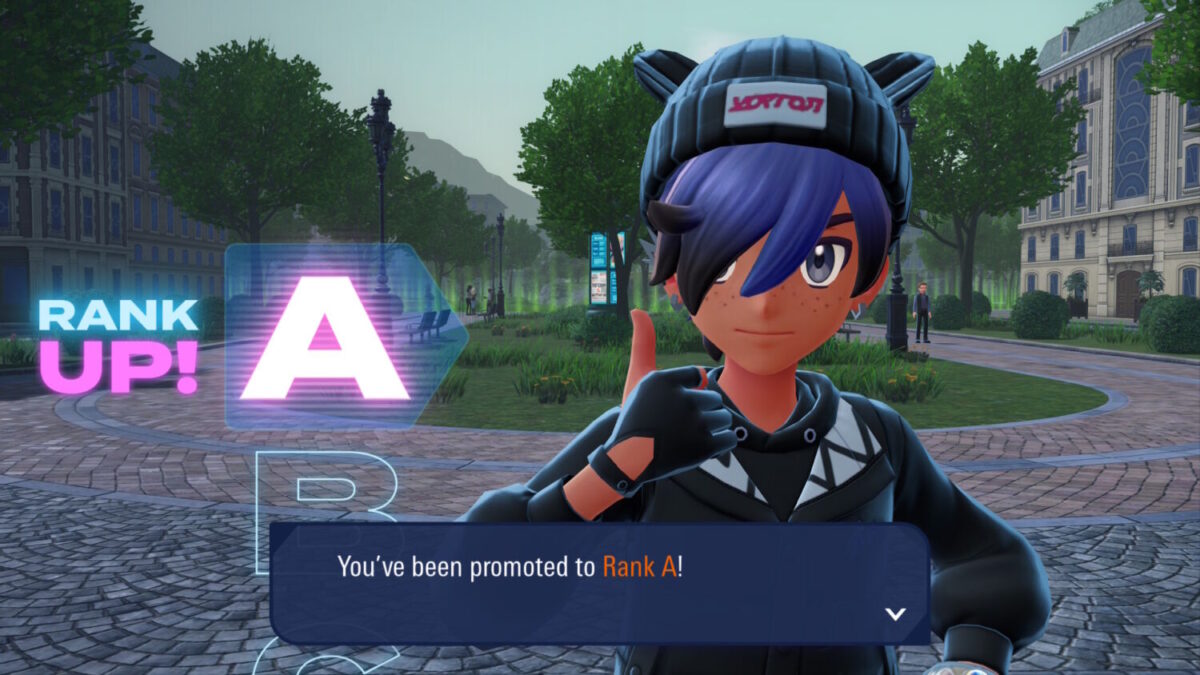Advance the dialogue with the down arrow
Image resolution: width=1200 pixels, height=675 pixels.
coord(895,614)
